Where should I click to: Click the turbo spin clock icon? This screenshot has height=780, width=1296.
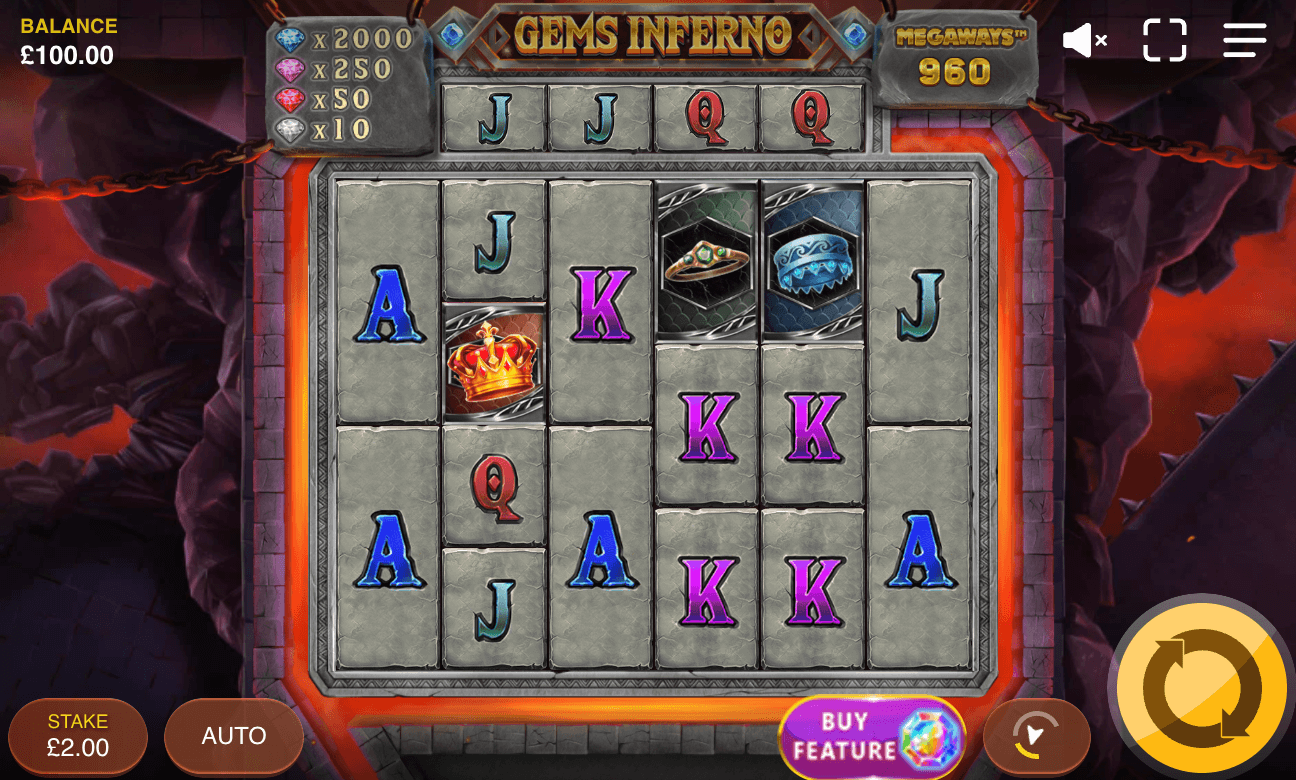coord(1037,736)
